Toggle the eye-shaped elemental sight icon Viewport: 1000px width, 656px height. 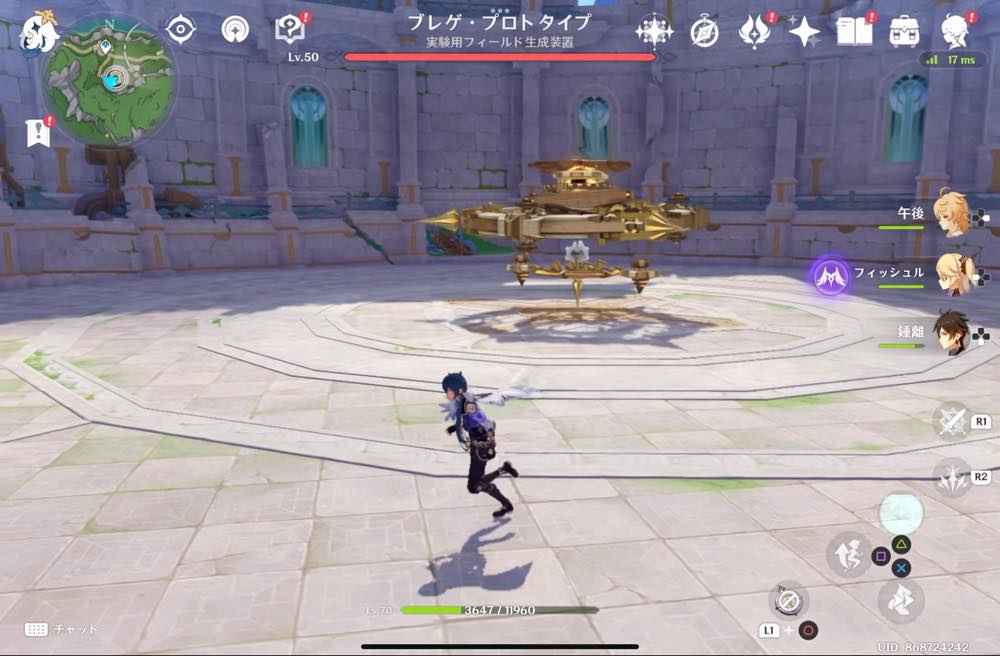[180, 30]
